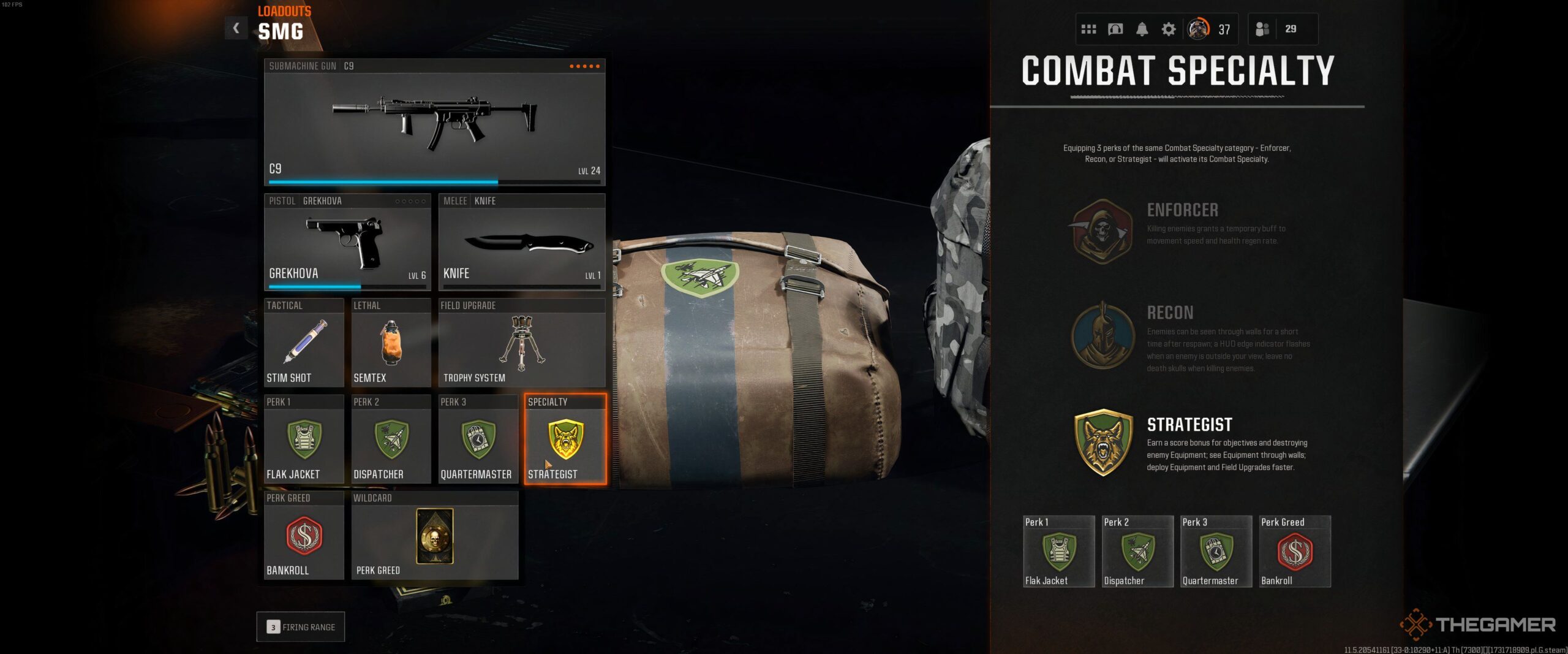
Task: Click the Dispatcher perk in Combat Specialty panel
Action: (1137, 551)
